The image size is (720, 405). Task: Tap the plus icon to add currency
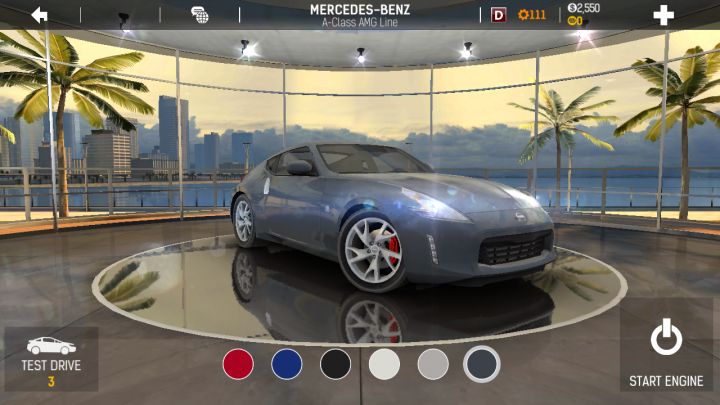tap(663, 15)
